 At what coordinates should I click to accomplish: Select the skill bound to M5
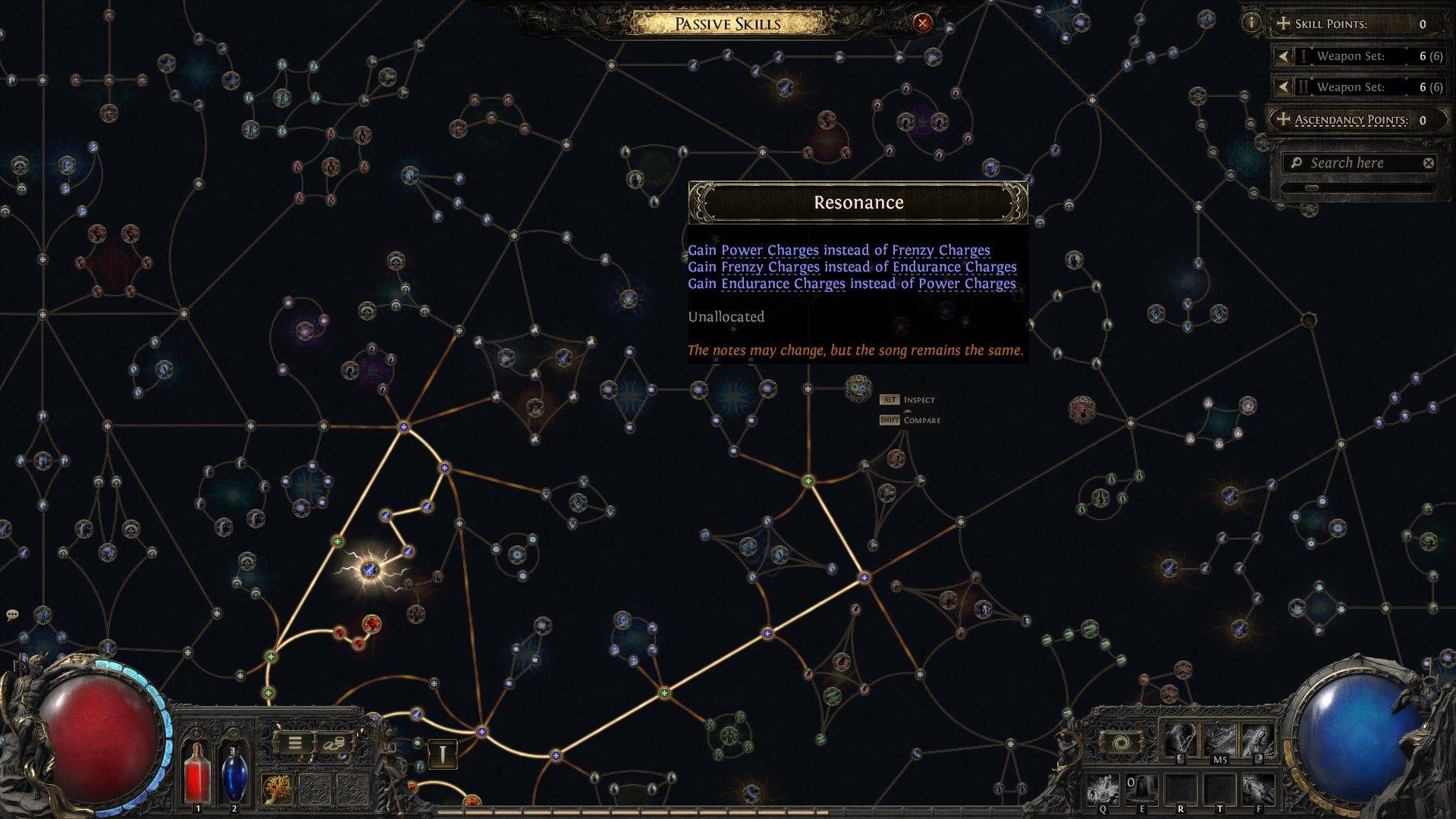point(1219,741)
